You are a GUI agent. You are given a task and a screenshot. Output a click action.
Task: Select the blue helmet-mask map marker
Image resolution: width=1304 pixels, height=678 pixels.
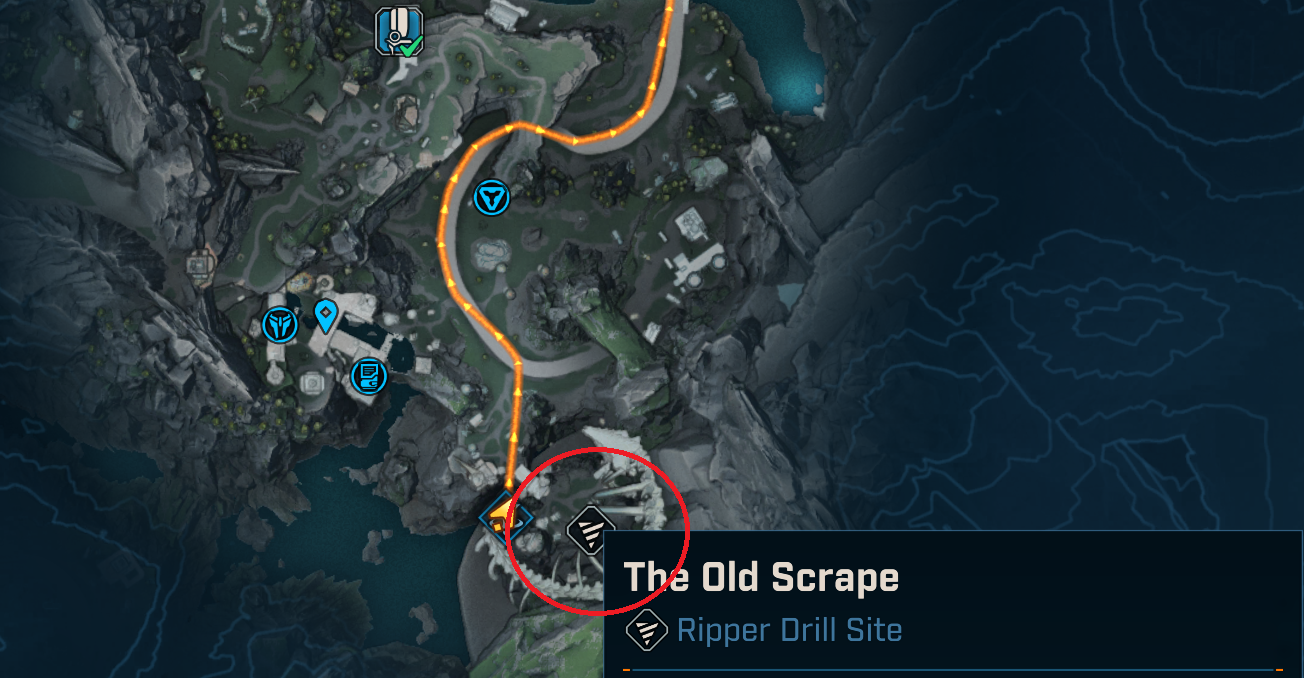pos(278,324)
